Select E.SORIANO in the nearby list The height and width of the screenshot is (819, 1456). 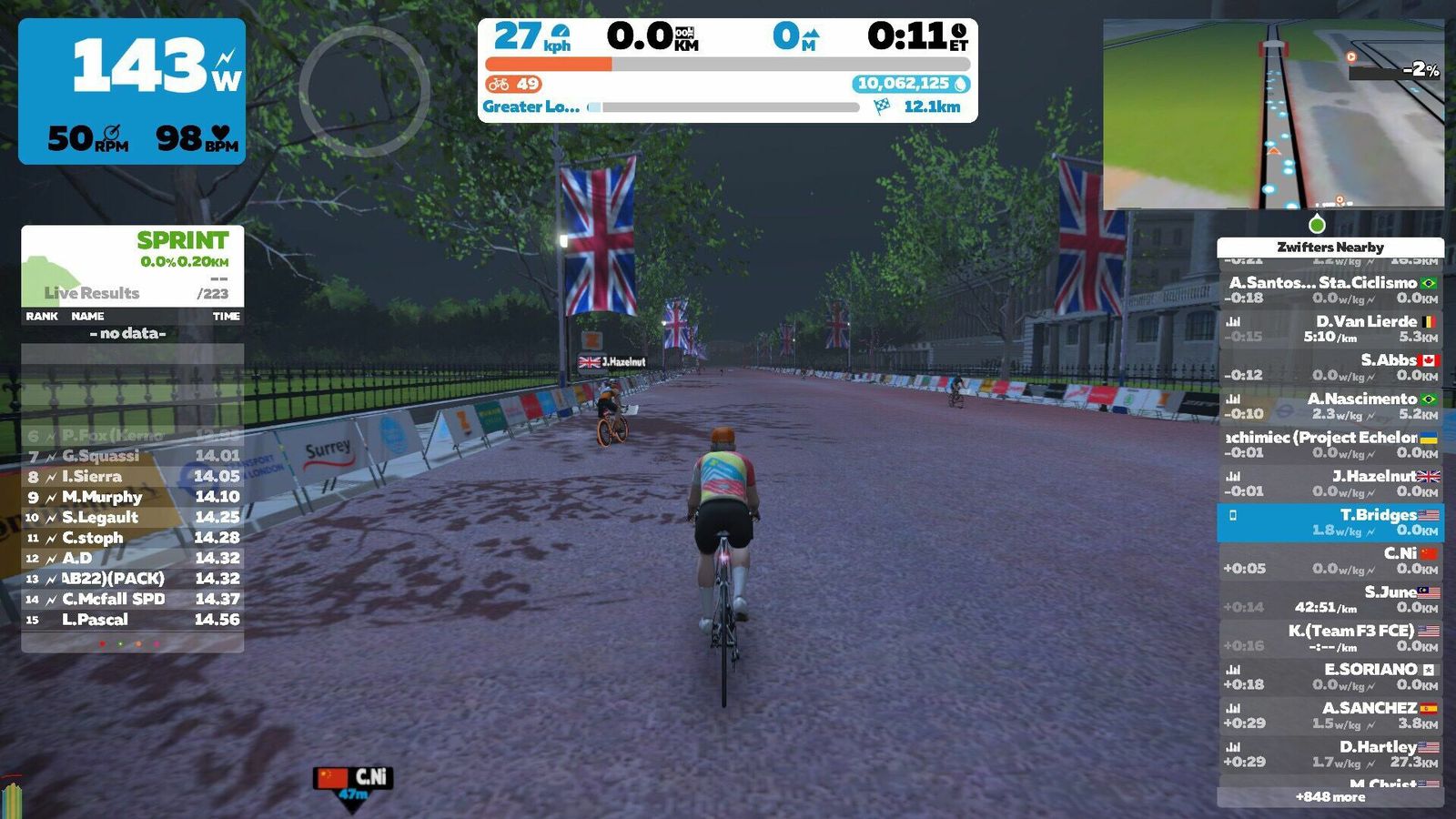coord(1330,677)
